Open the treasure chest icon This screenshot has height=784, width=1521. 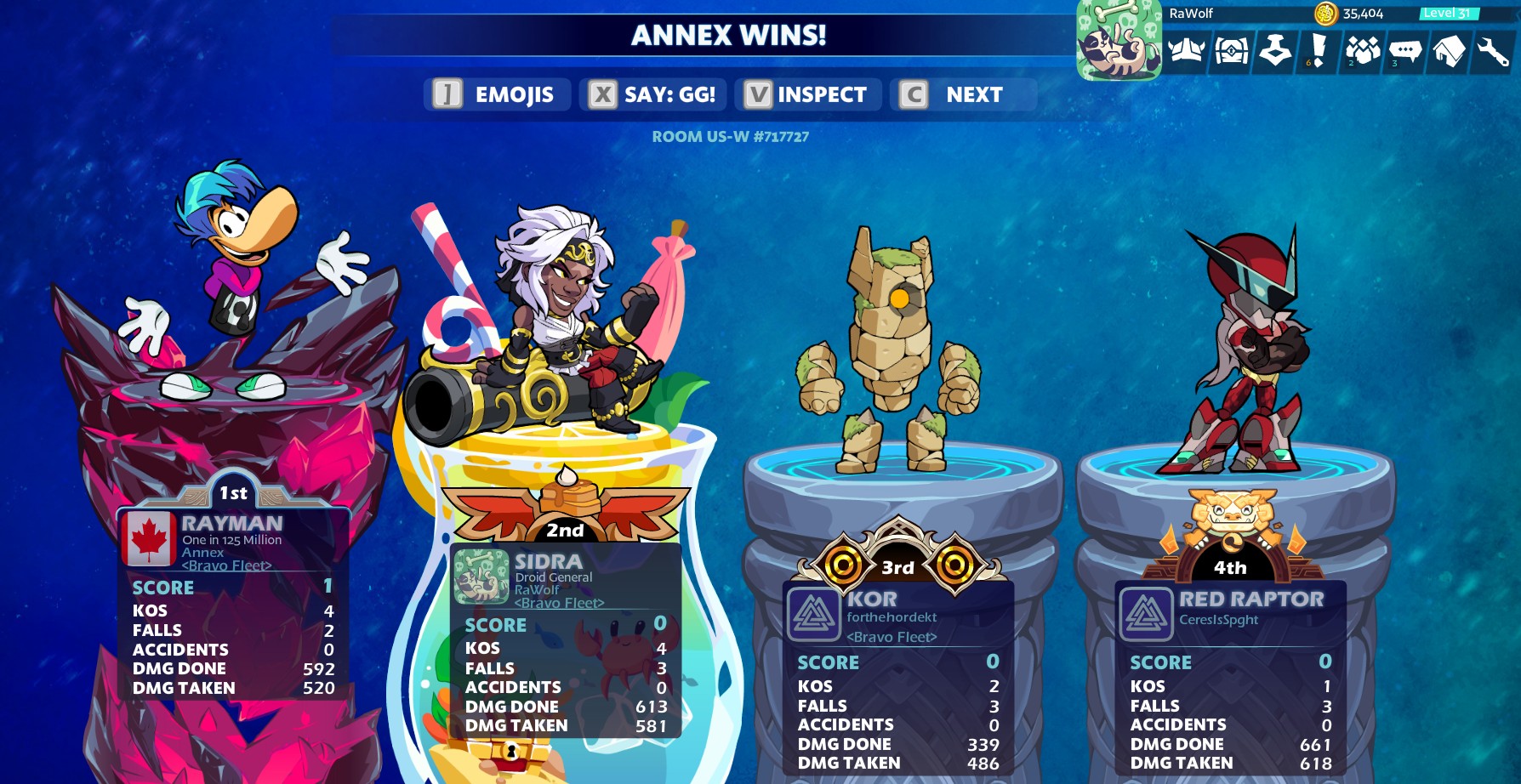[1231, 52]
